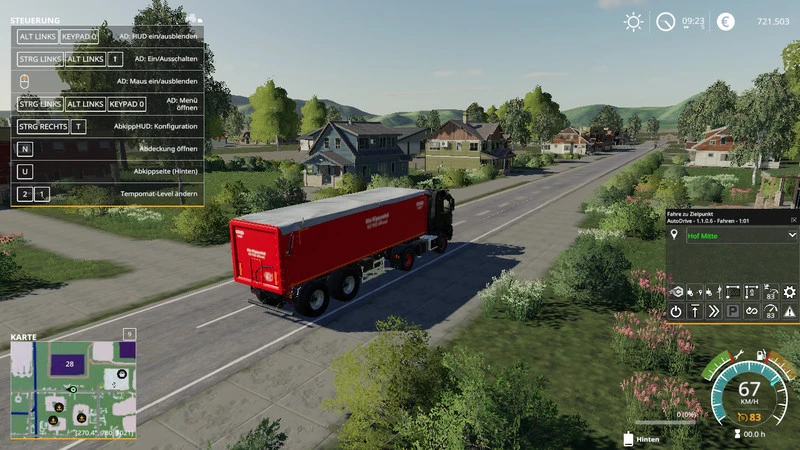The image size is (800, 450).
Task: Select field 28 on the minimap
Action: 70,365
